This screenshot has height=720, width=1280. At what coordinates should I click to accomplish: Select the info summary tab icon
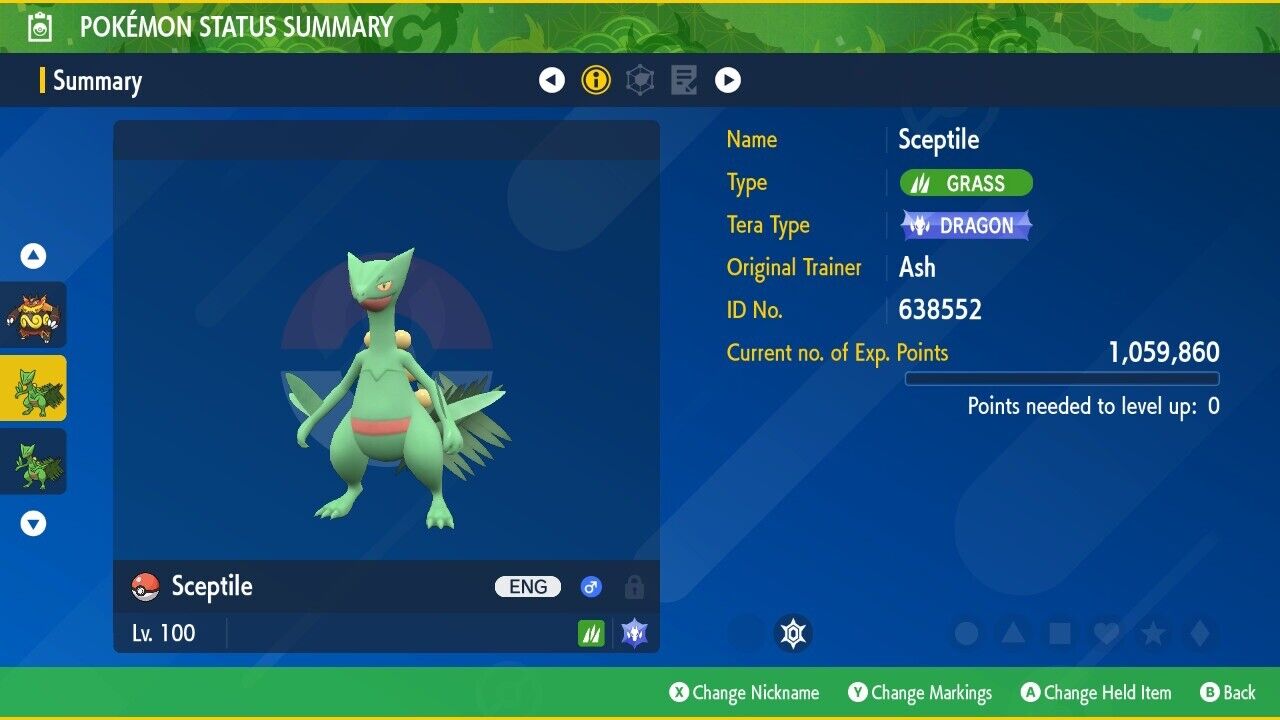[596, 80]
